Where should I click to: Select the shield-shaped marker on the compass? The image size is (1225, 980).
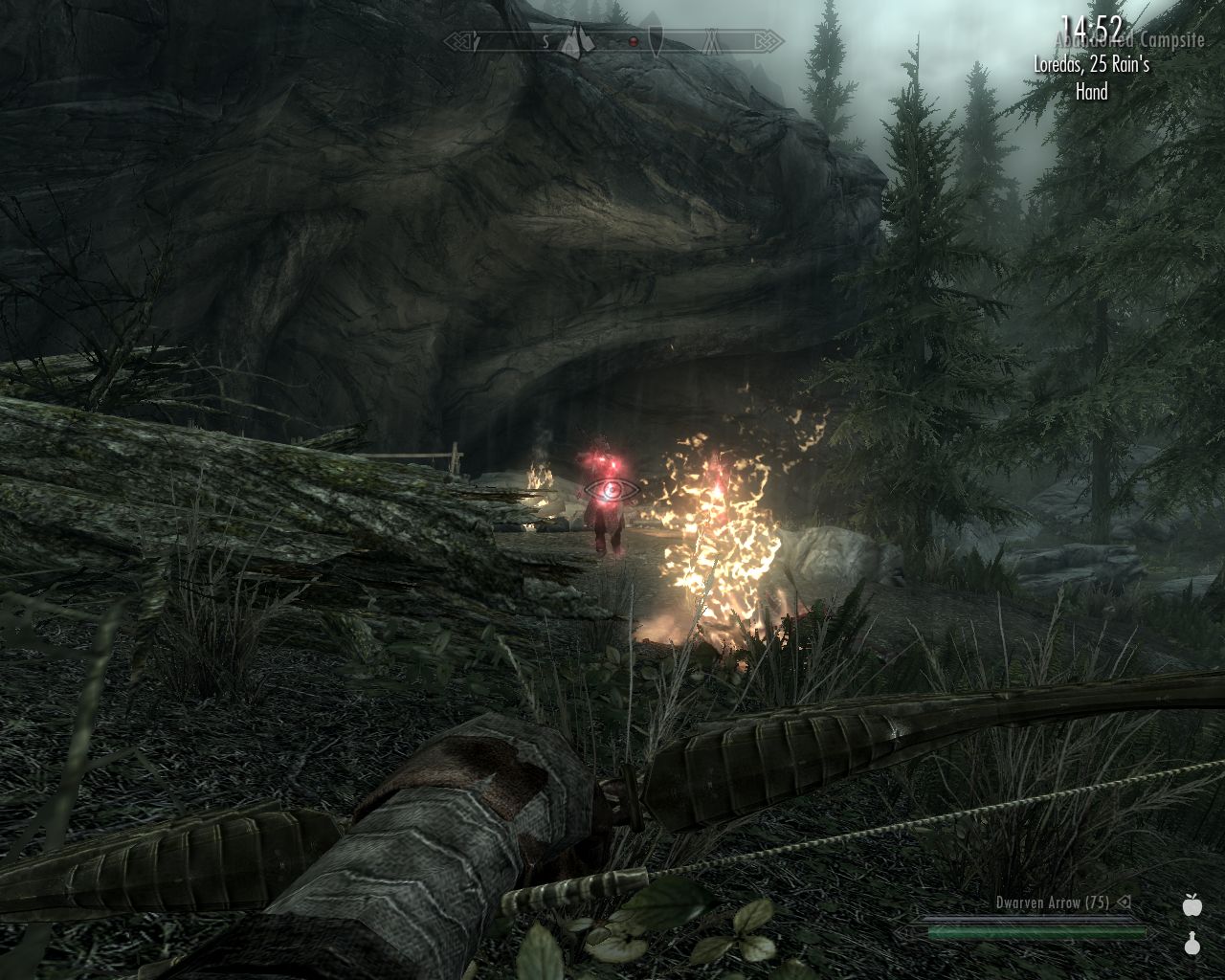coord(657,41)
